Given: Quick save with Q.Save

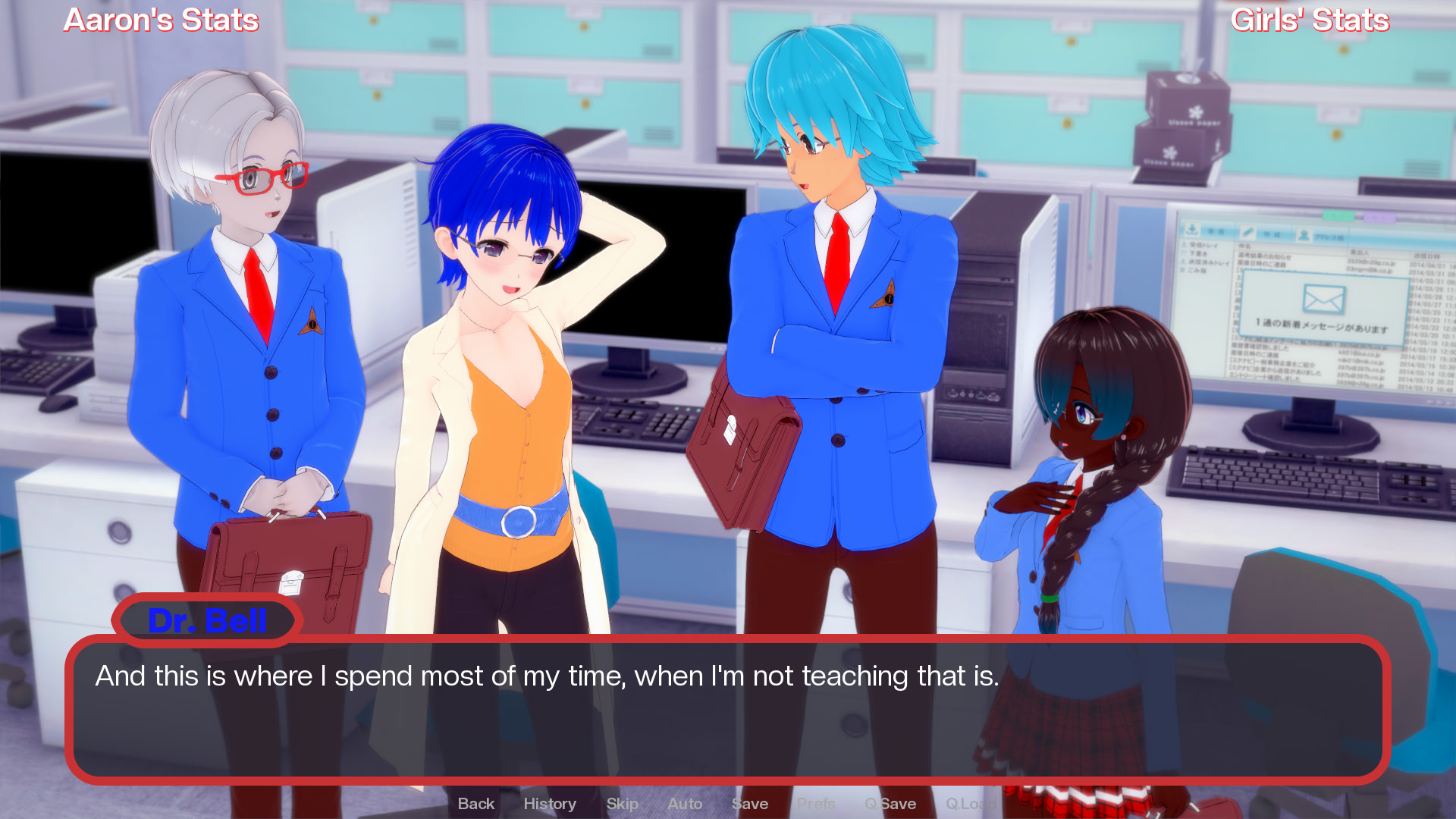Looking at the screenshot, I should pos(890,804).
